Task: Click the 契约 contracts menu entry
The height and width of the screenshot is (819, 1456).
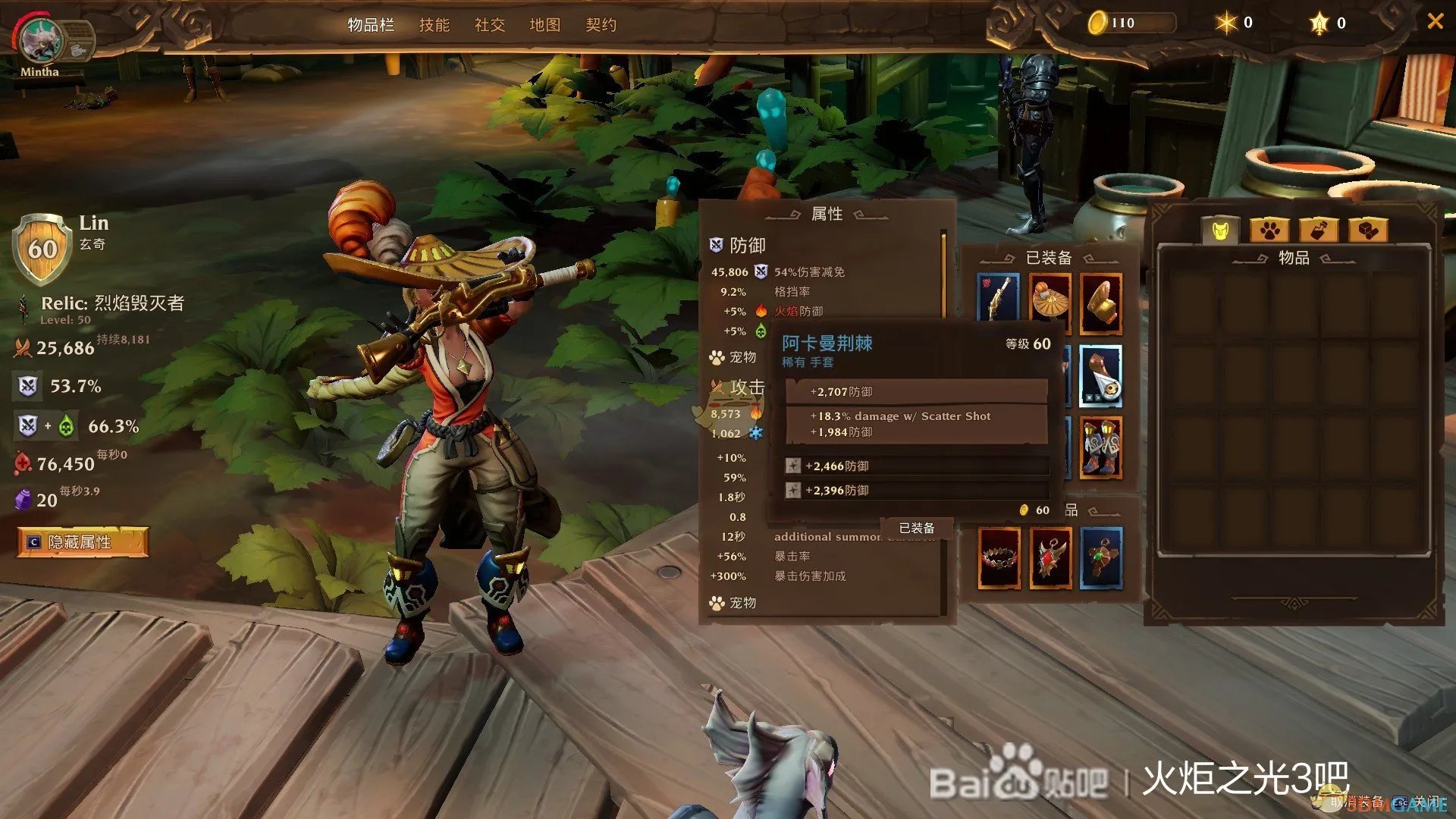Action: click(600, 25)
